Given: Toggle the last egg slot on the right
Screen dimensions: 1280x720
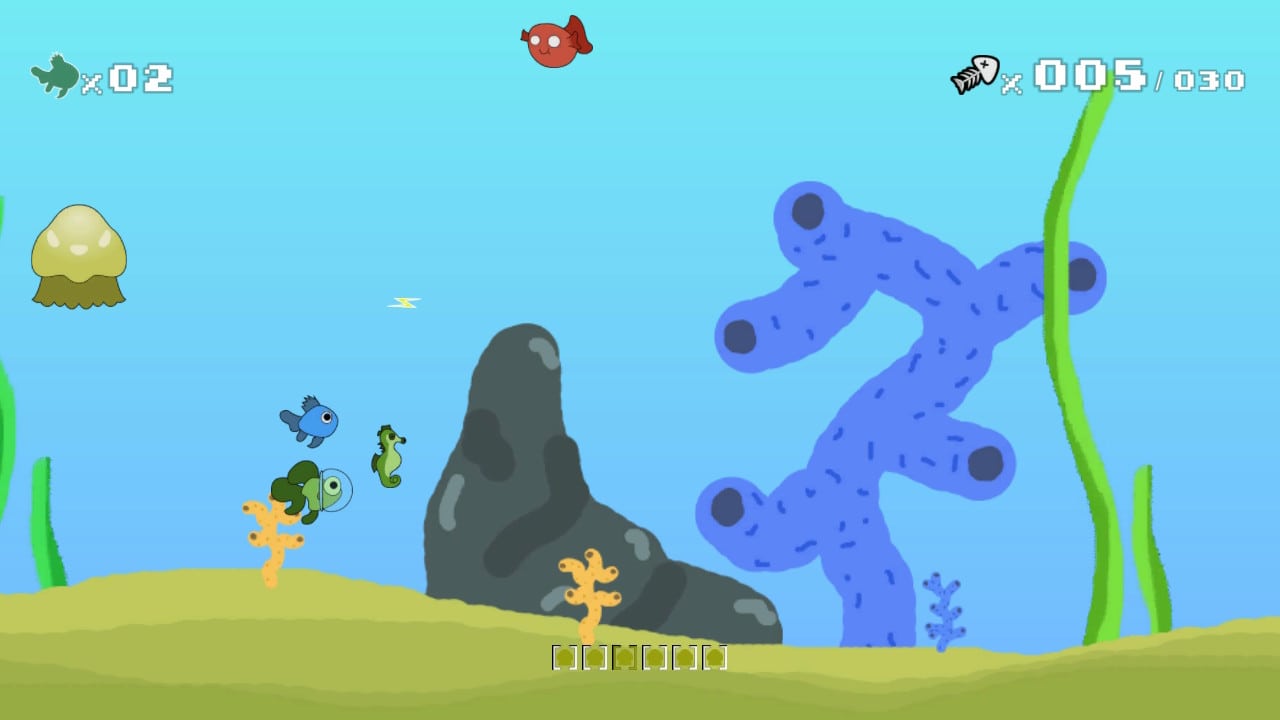Looking at the screenshot, I should pos(714,657).
